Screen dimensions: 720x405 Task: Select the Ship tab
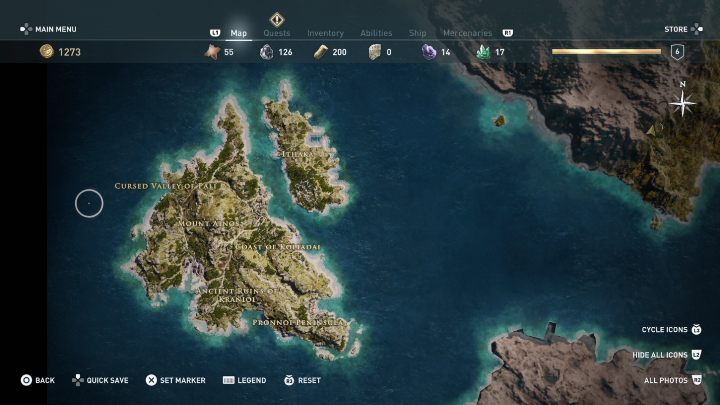click(417, 33)
